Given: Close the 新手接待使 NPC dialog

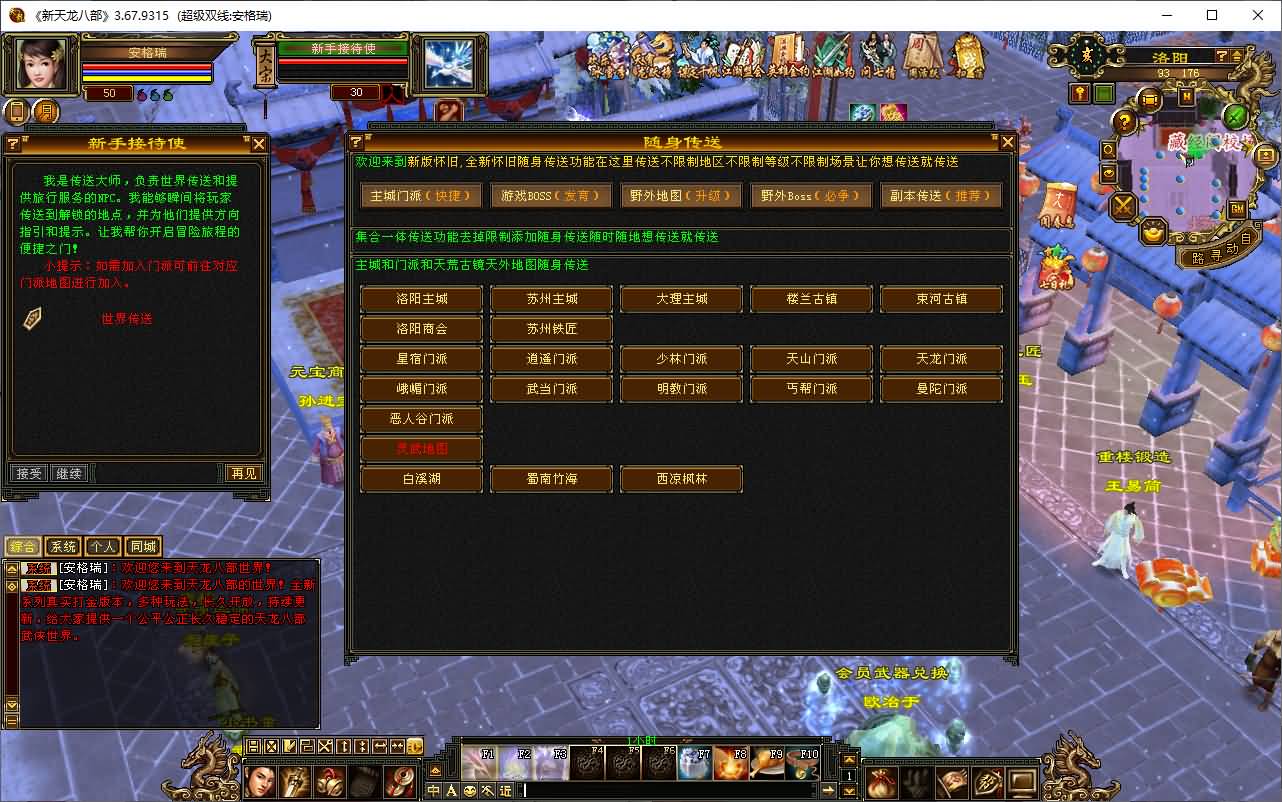Looking at the screenshot, I should click(259, 144).
